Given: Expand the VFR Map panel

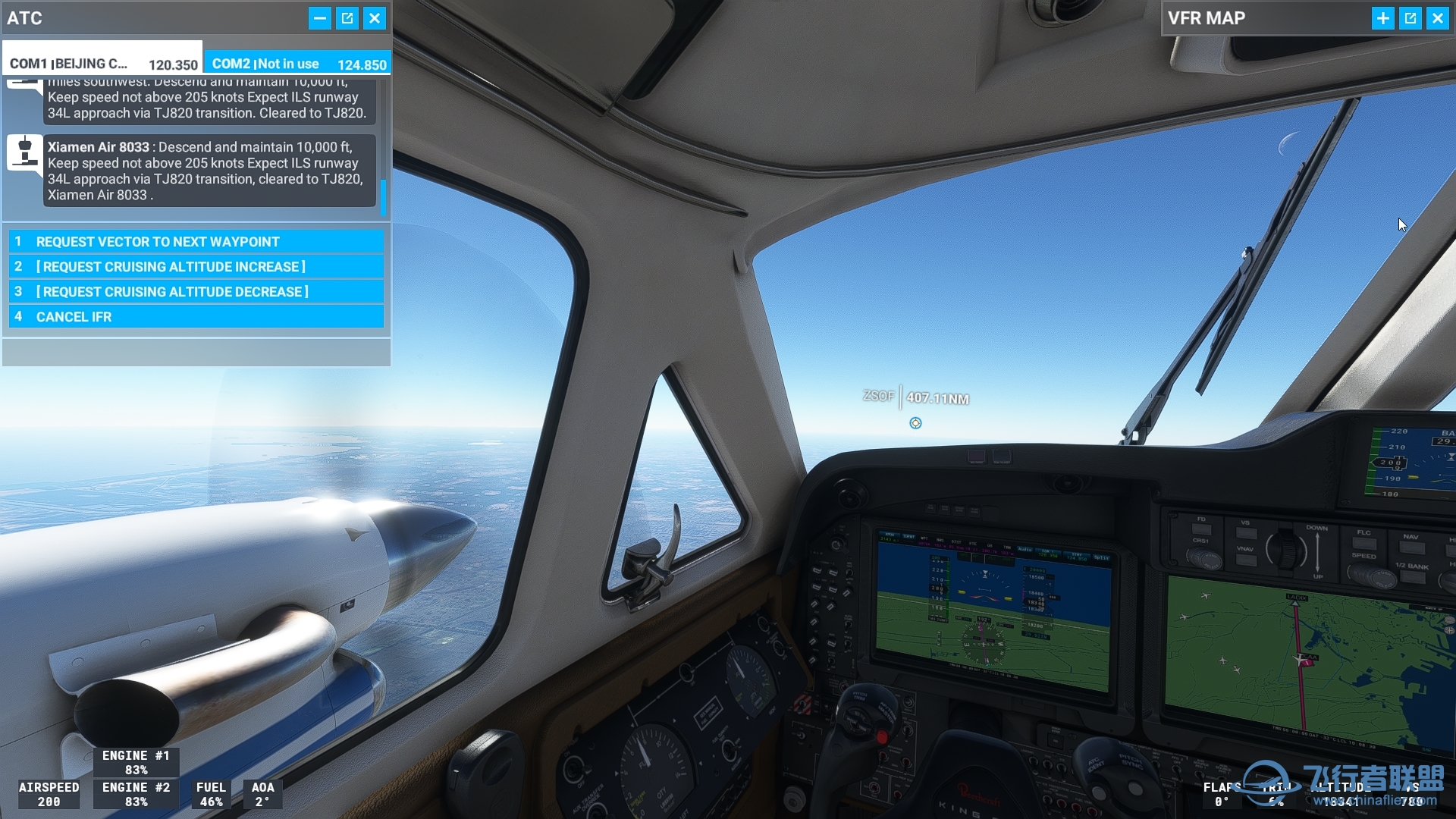Looking at the screenshot, I should (1383, 18).
